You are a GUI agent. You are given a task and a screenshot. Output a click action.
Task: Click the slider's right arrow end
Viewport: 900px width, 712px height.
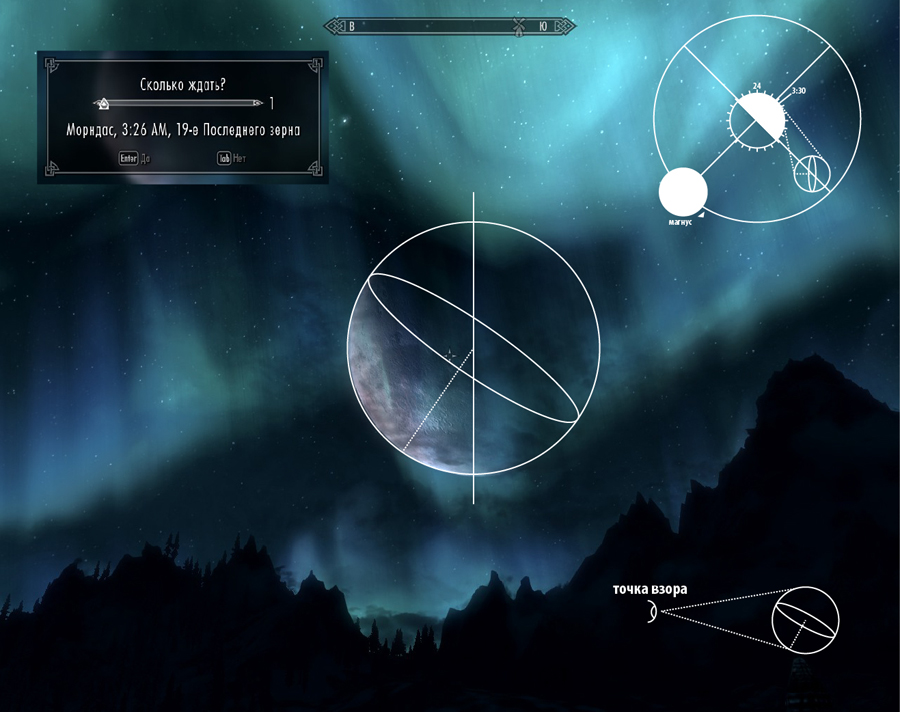260,103
